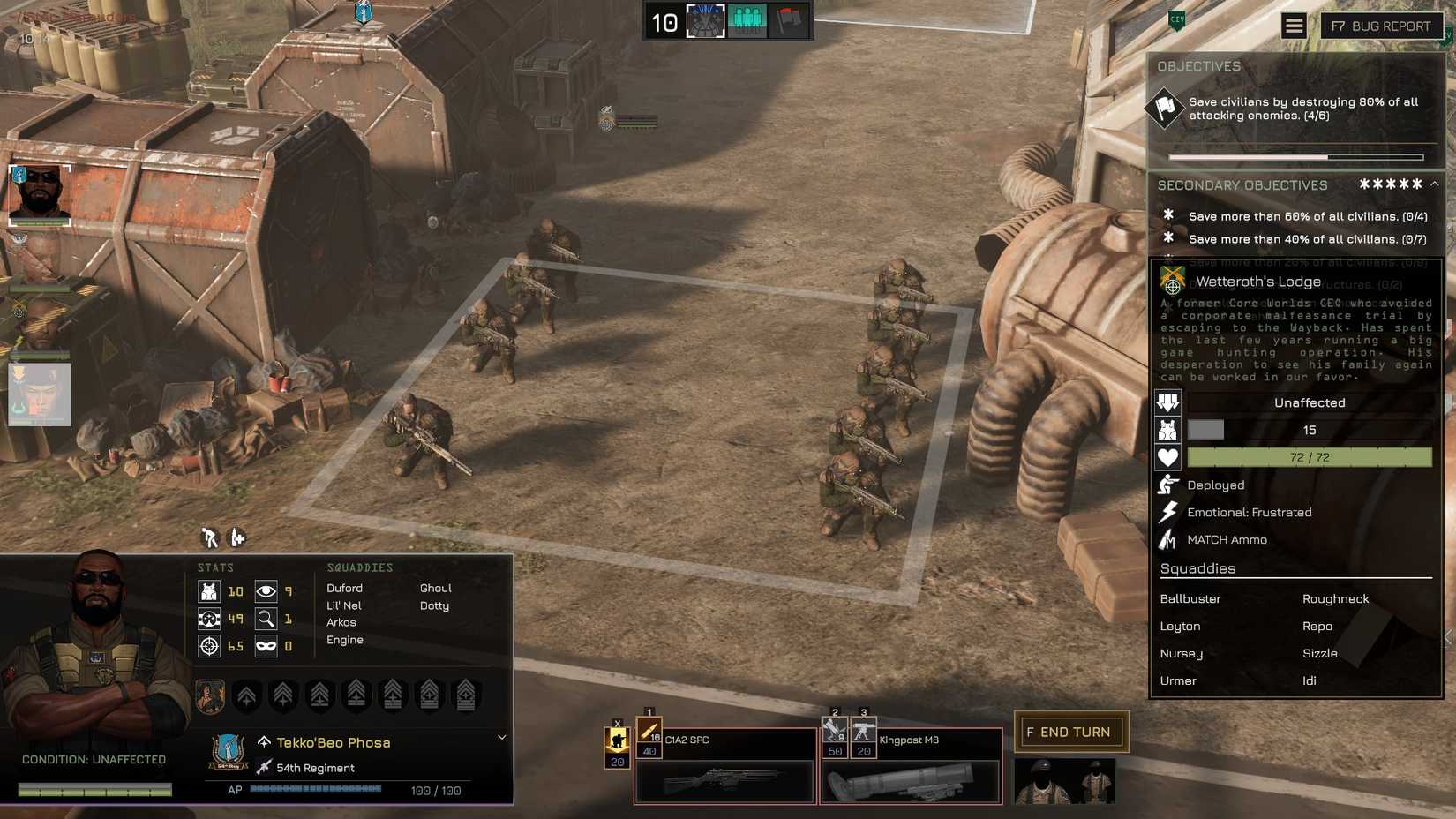This screenshot has height=819, width=1456.
Task: Select the accuracy crosshair stat icon
Action: pos(209,646)
